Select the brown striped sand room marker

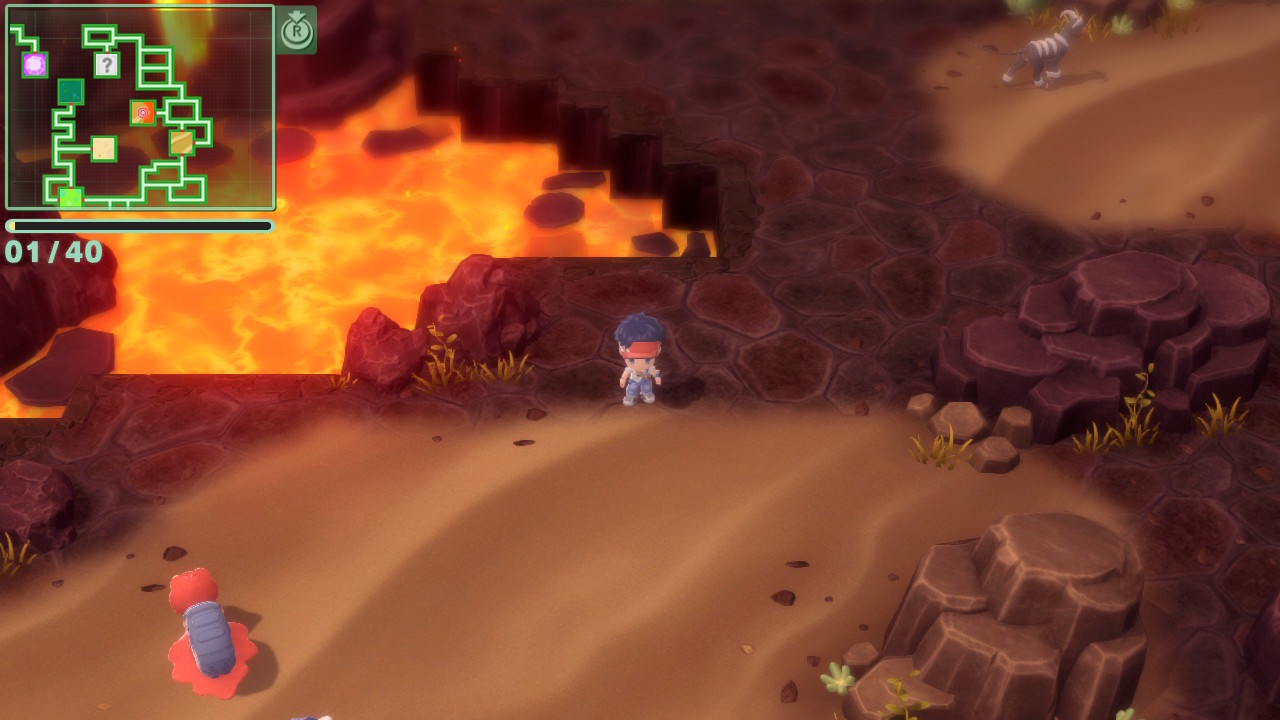(181, 143)
